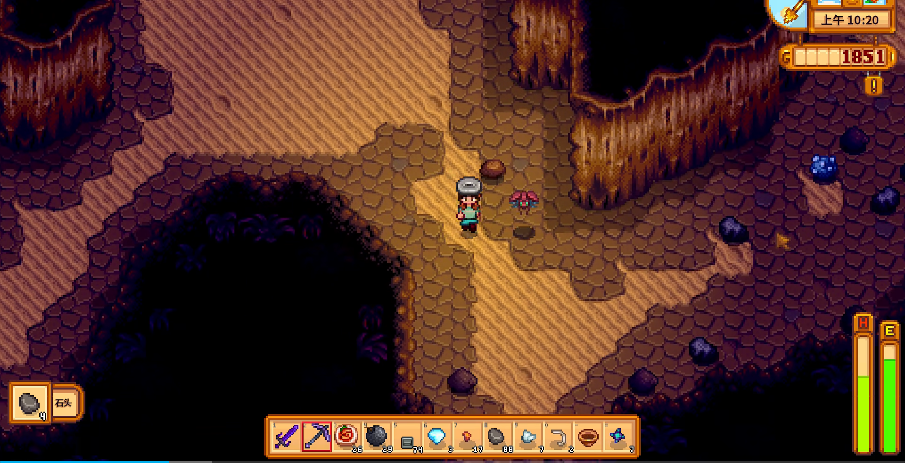Open the journal exclamation mark icon
905x463 pixels.
(x=874, y=85)
